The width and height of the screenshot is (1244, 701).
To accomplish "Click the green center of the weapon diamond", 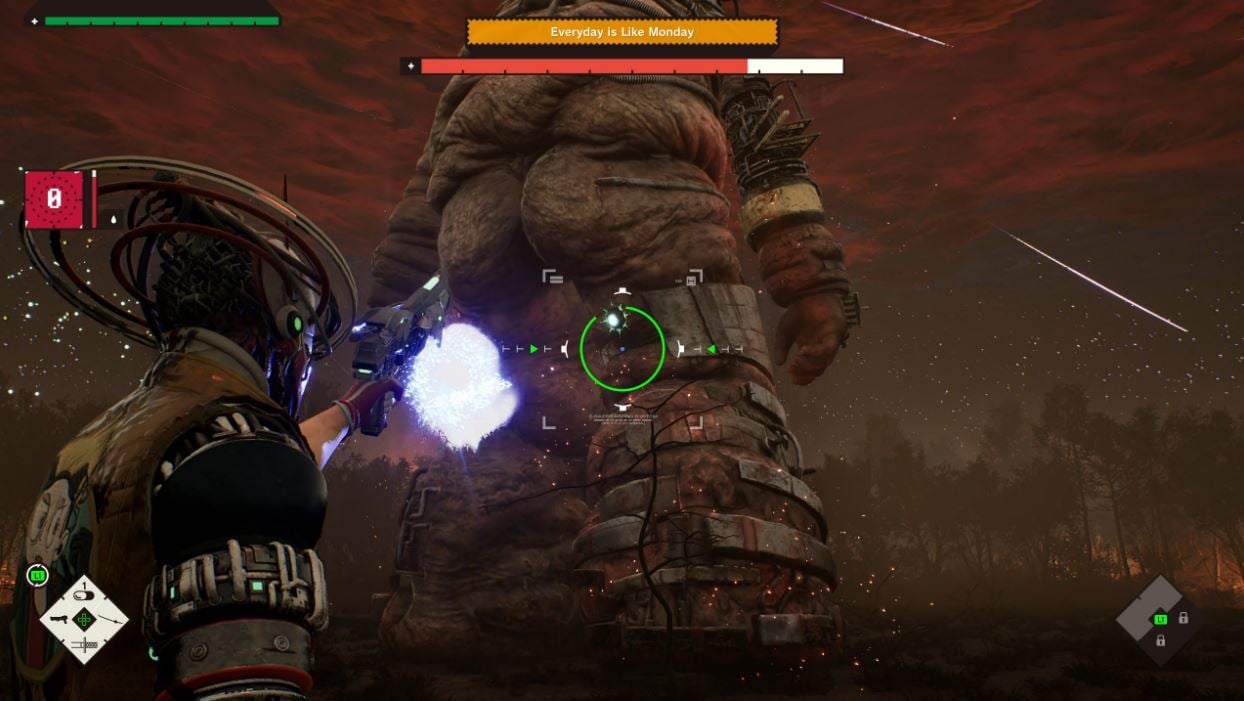I will [x=84, y=620].
